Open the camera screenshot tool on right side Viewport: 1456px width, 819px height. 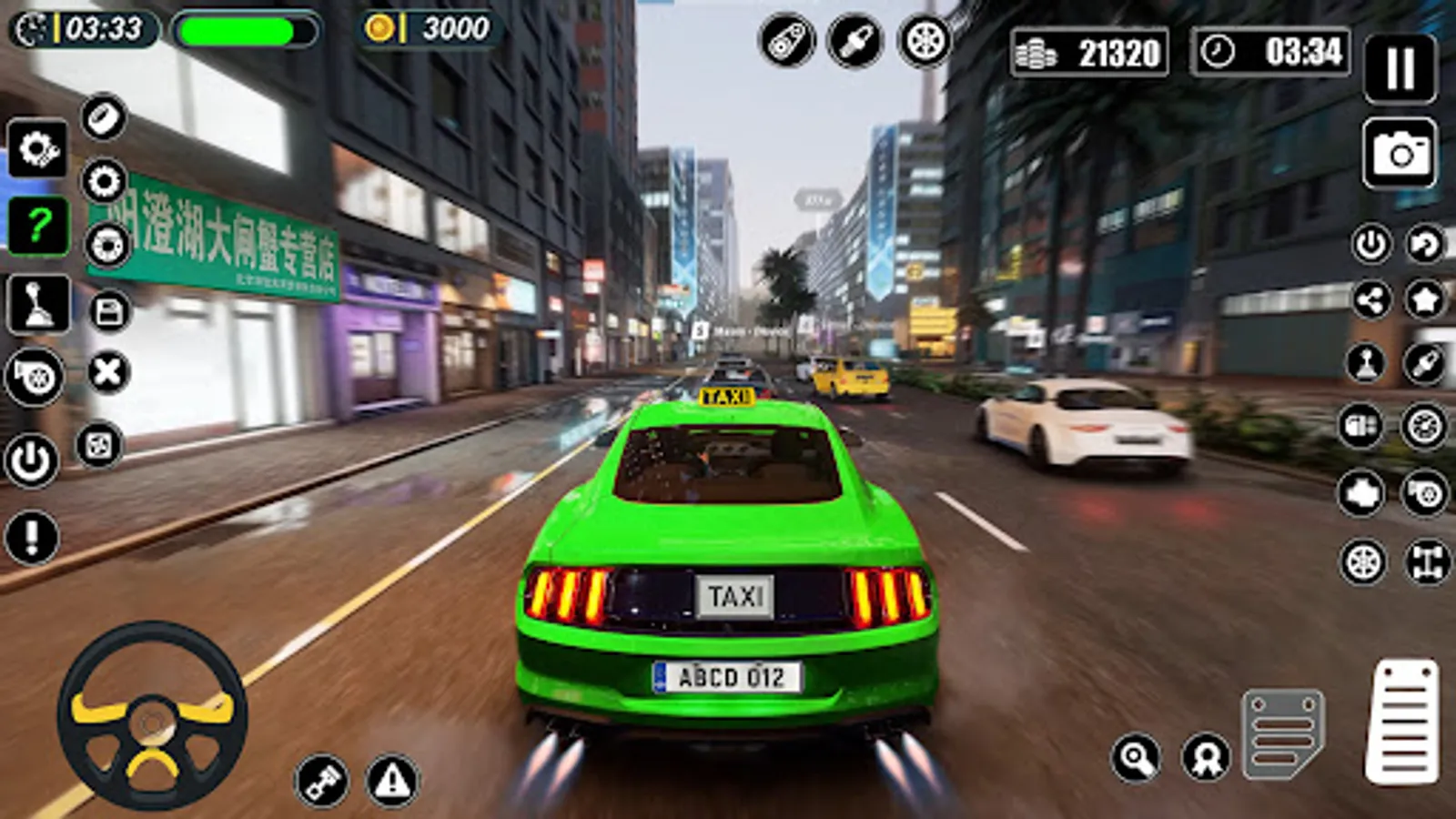click(x=1401, y=150)
